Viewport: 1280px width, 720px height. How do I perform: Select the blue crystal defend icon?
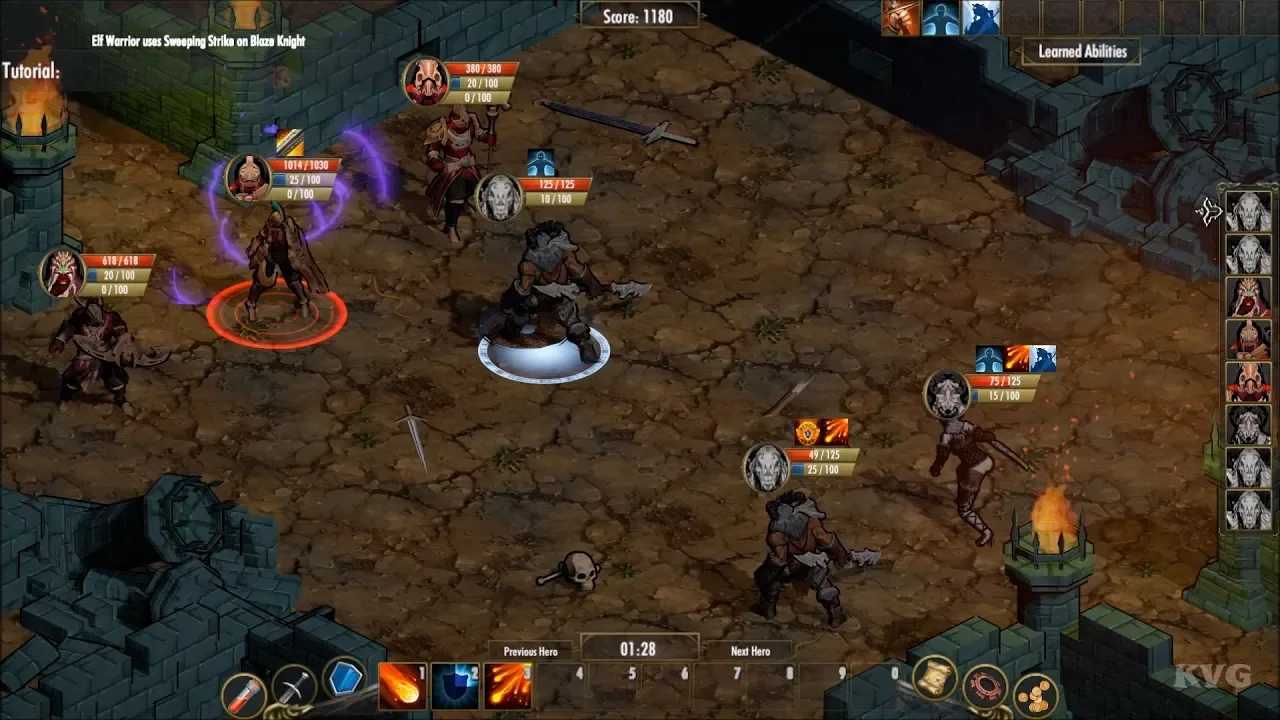pos(346,679)
